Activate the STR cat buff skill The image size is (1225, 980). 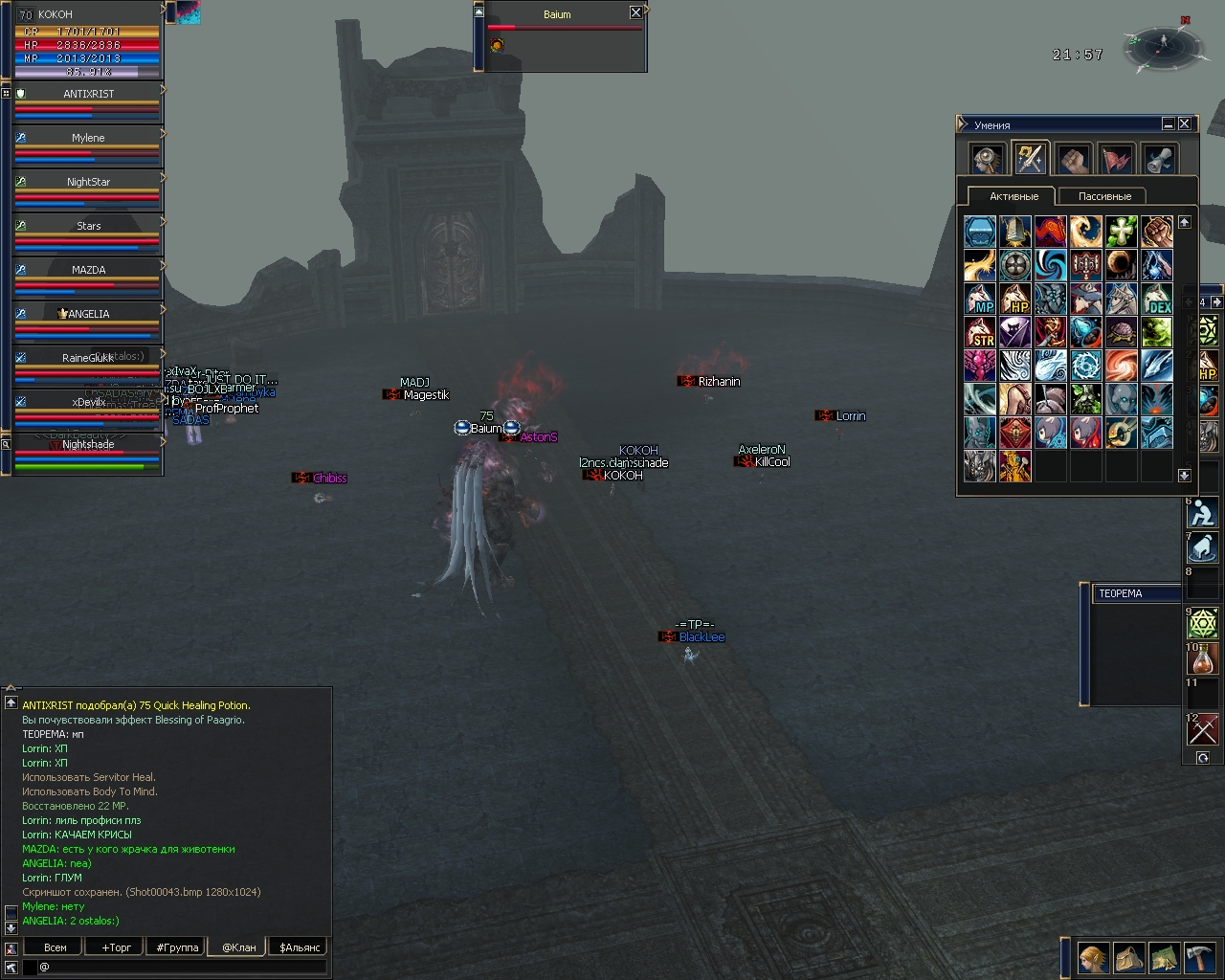click(980, 334)
